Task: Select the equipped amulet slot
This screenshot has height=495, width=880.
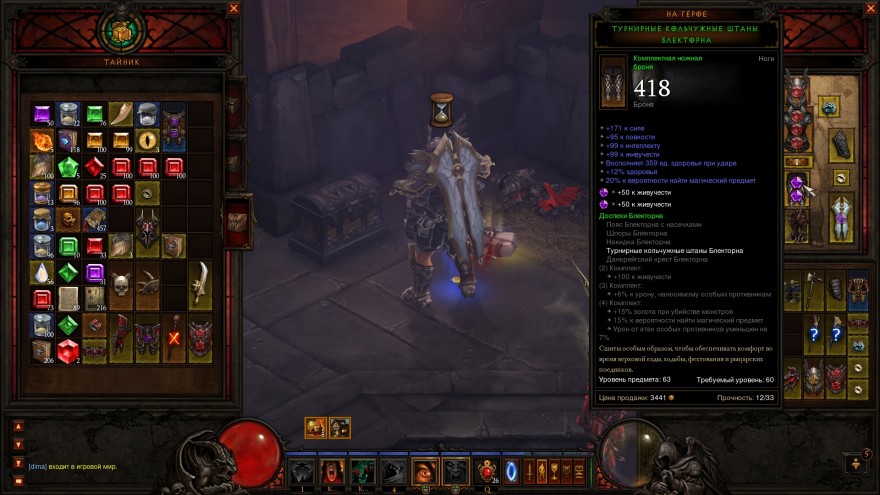Action: pos(829,106)
